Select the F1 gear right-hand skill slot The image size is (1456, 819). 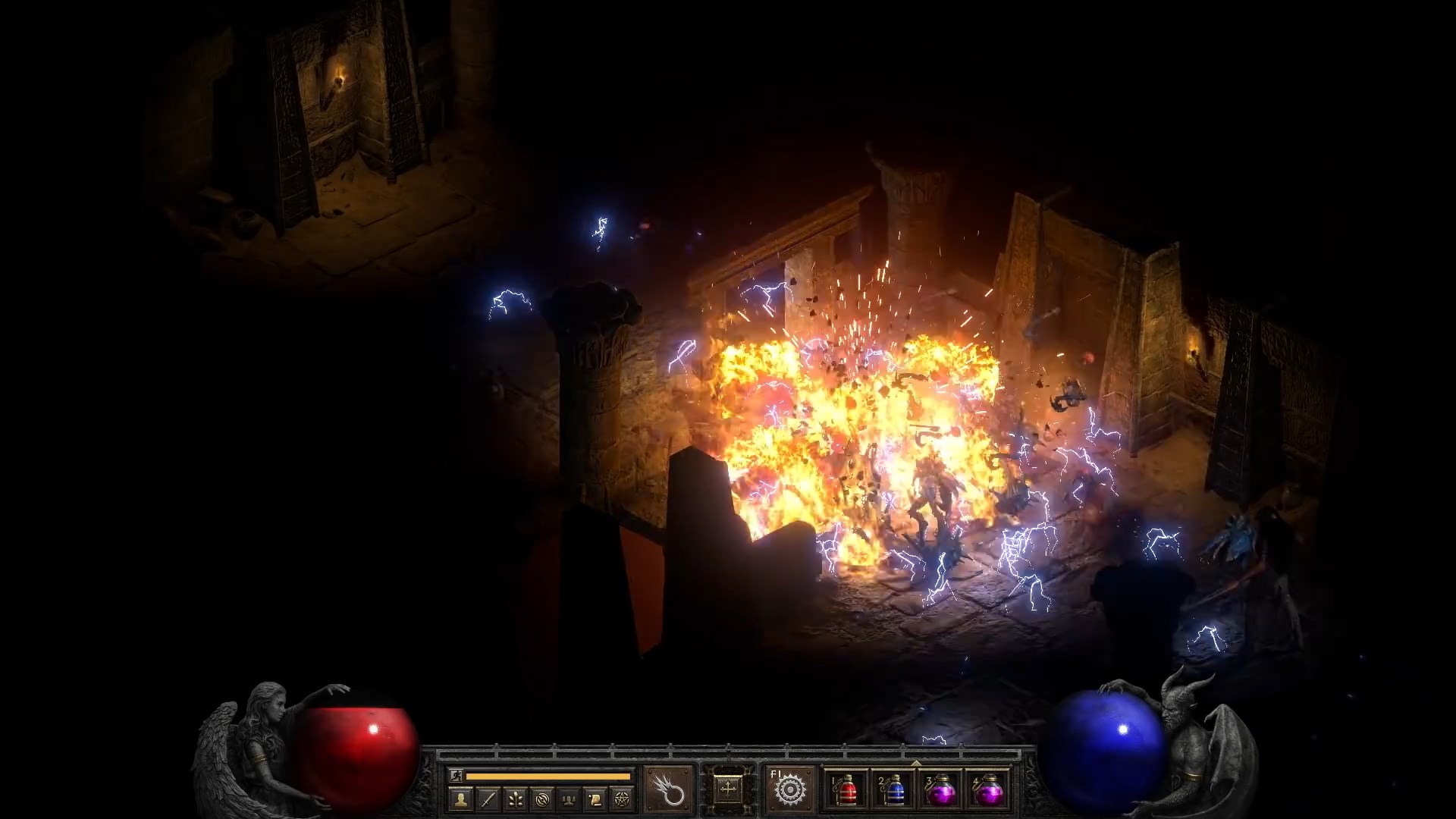pos(789,791)
